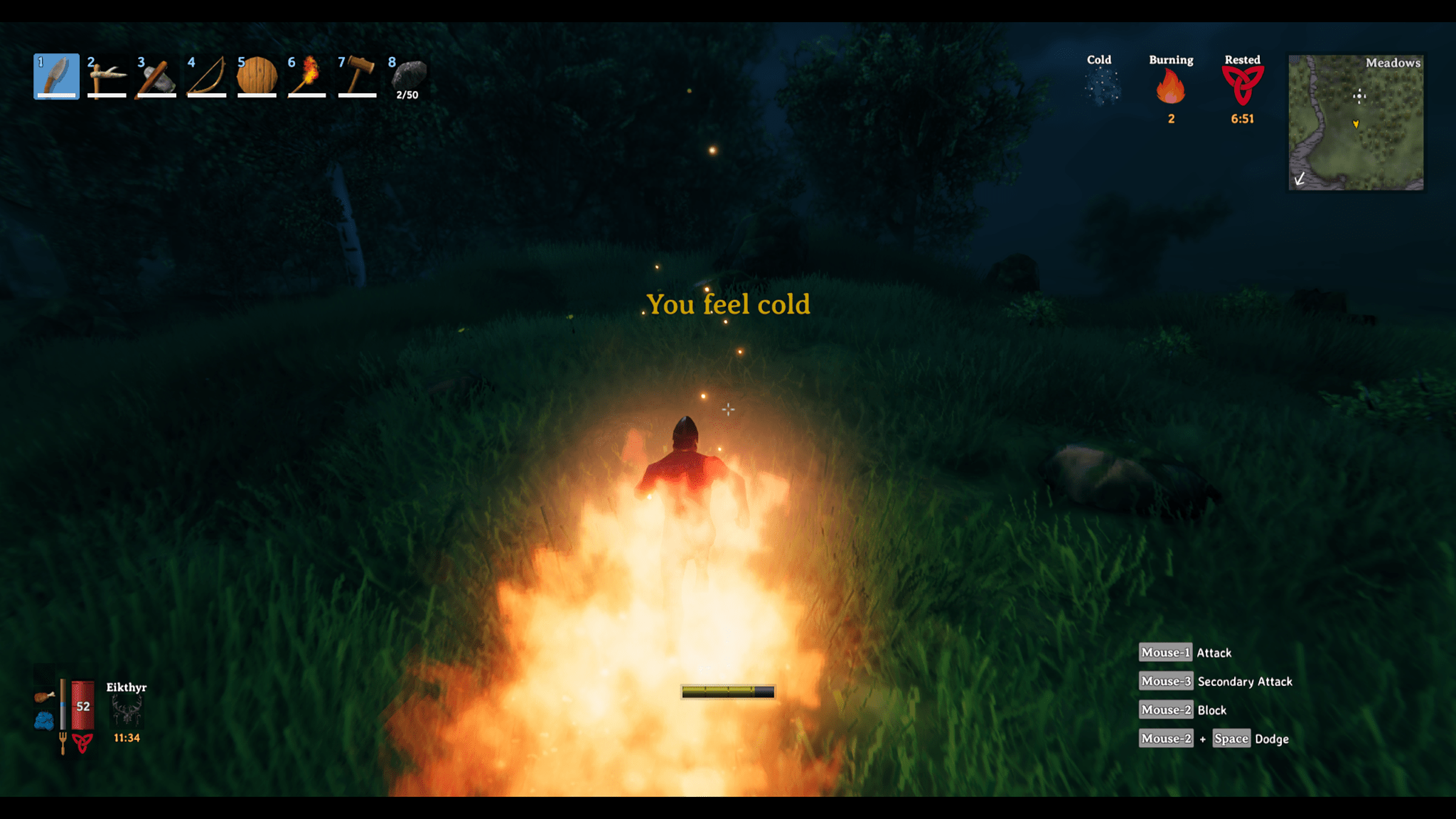Select the flint knife in hotbar slot 1
1456x819 pixels.
coord(56,75)
